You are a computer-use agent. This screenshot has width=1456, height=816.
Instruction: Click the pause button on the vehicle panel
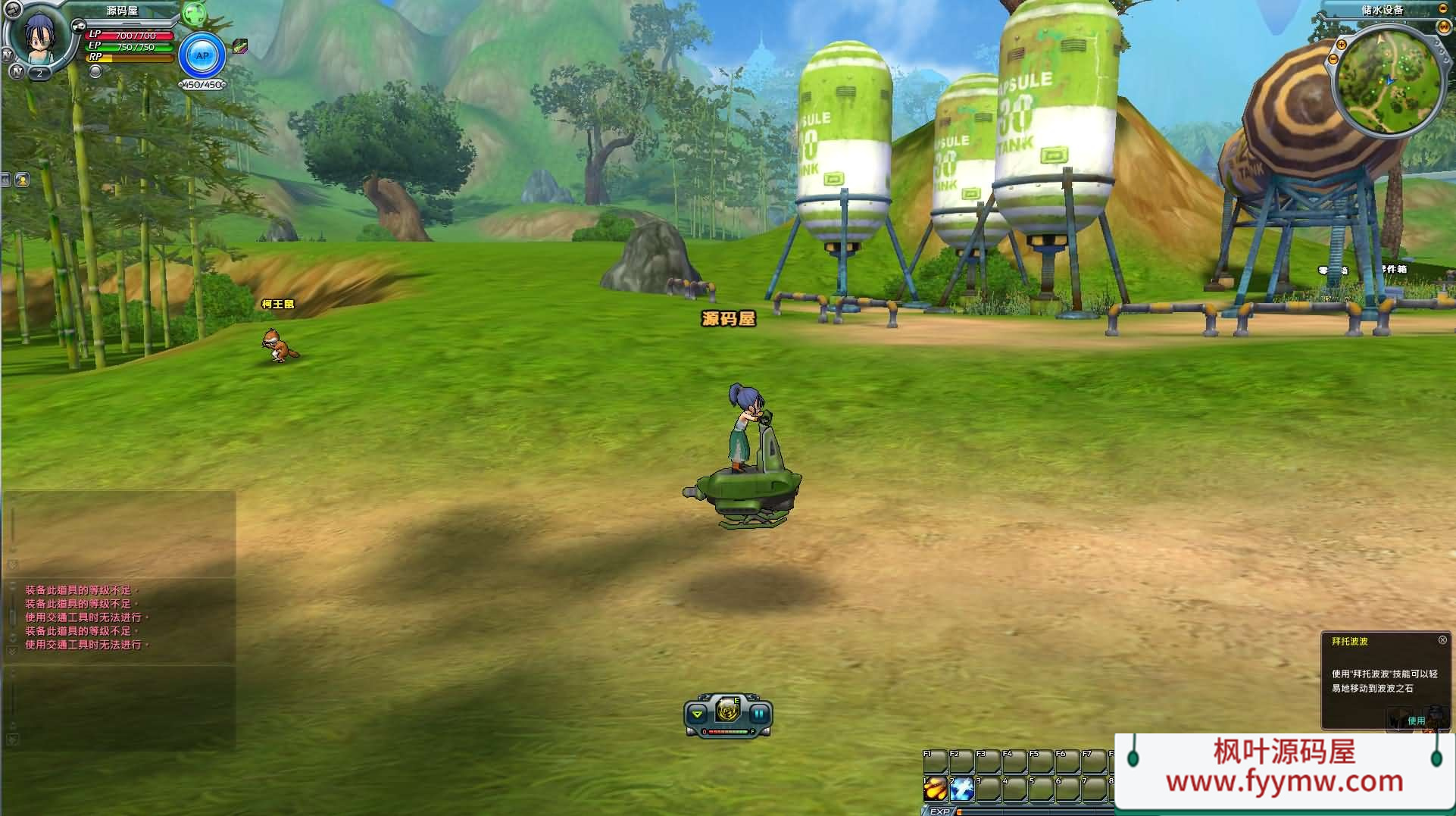[x=759, y=714]
